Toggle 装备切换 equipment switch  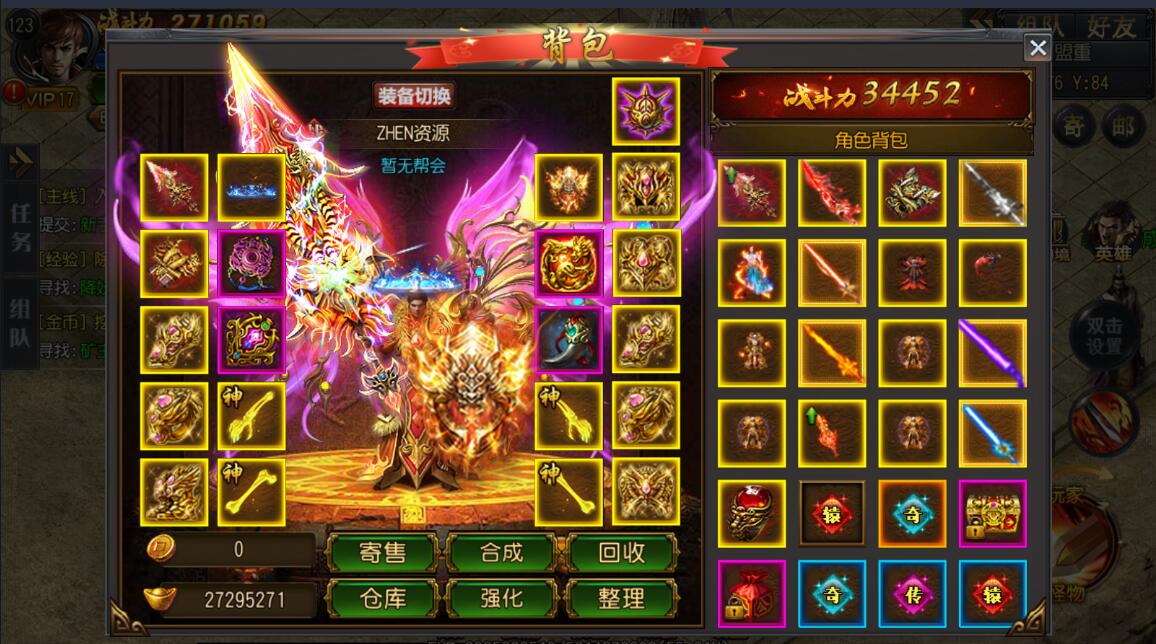pos(414,96)
